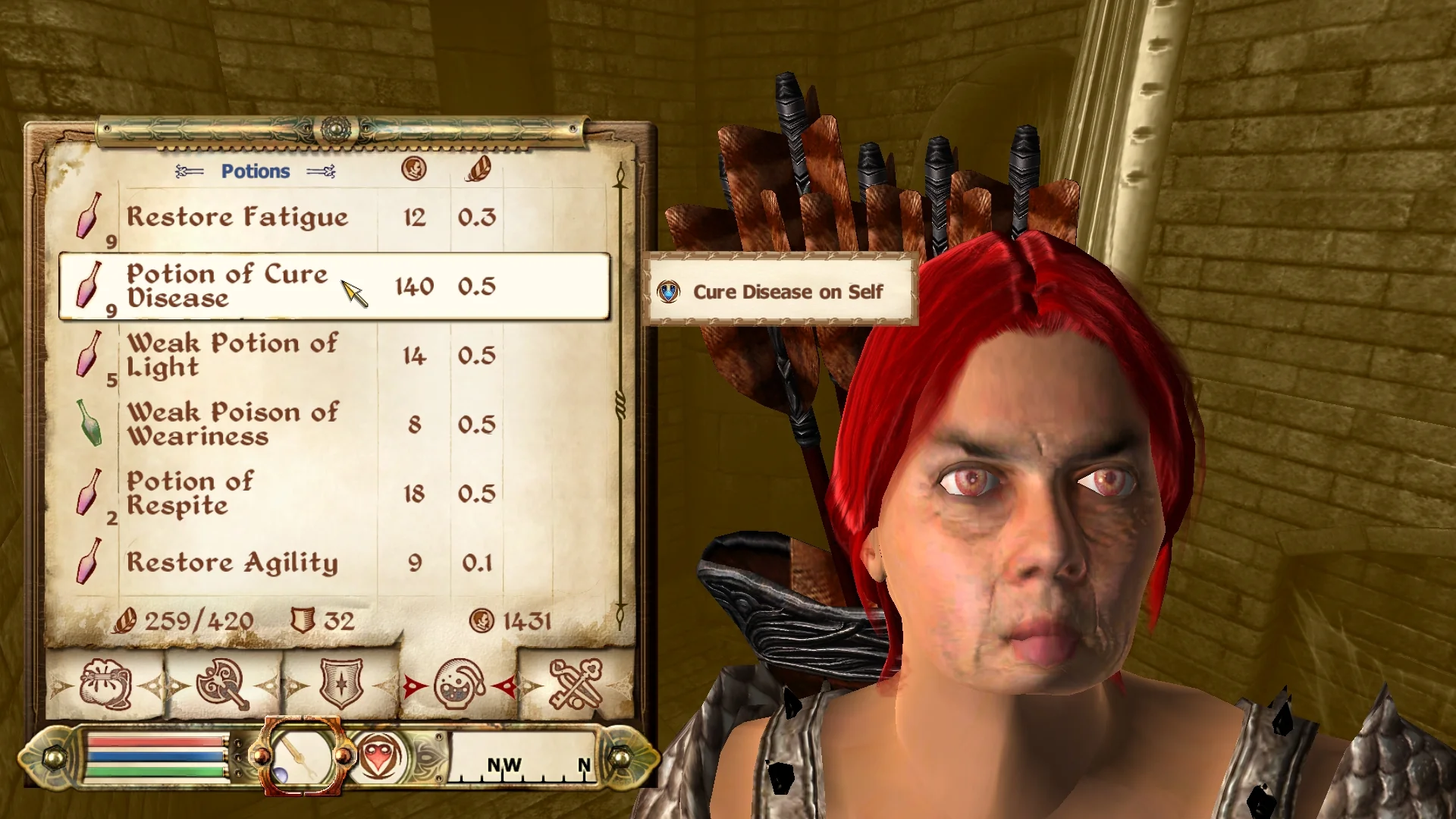Switch to the alchemy mortar tab
This screenshot has width=1456, height=819.
pos(459,685)
